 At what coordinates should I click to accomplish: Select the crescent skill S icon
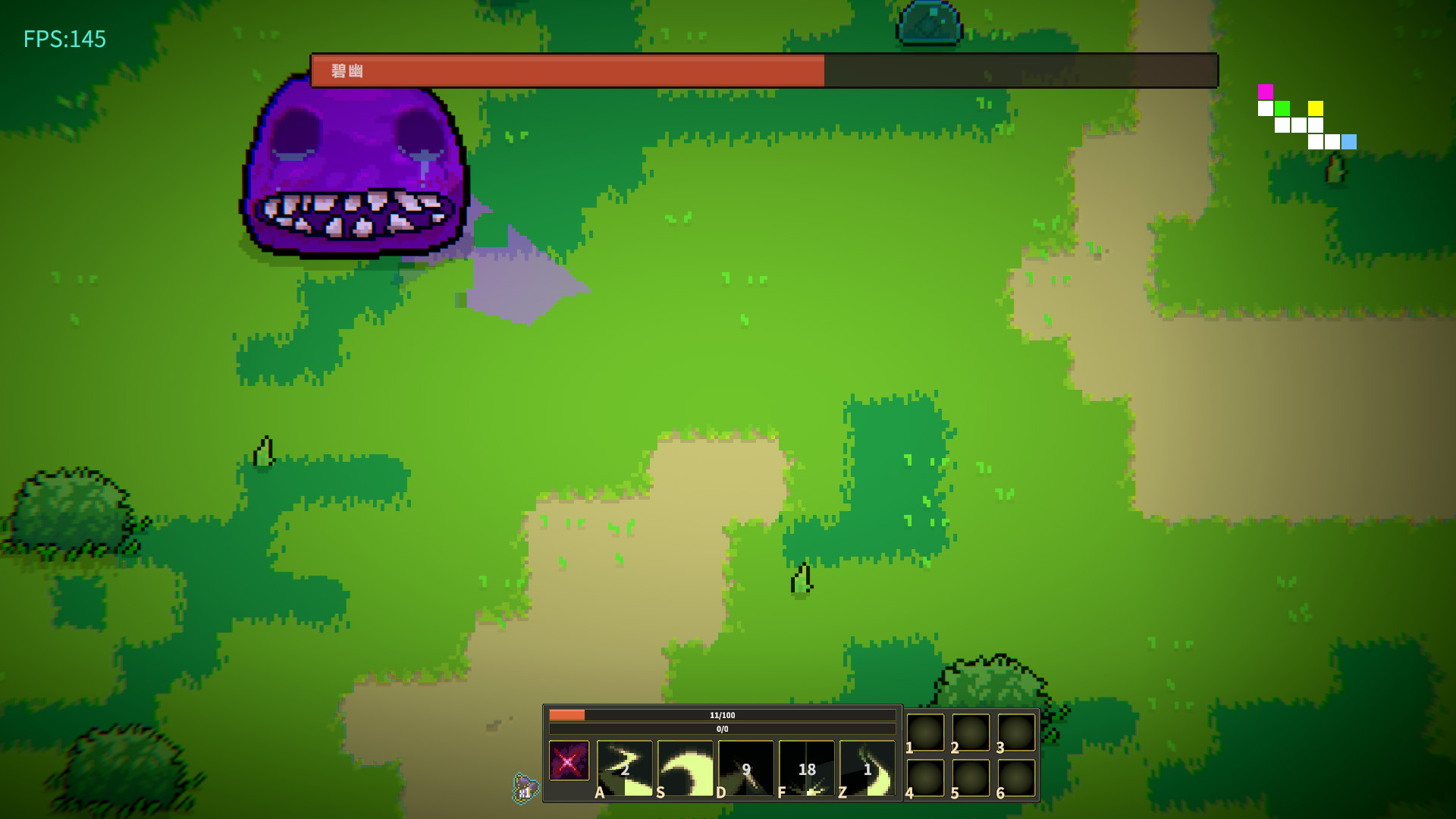(x=685, y=768)
